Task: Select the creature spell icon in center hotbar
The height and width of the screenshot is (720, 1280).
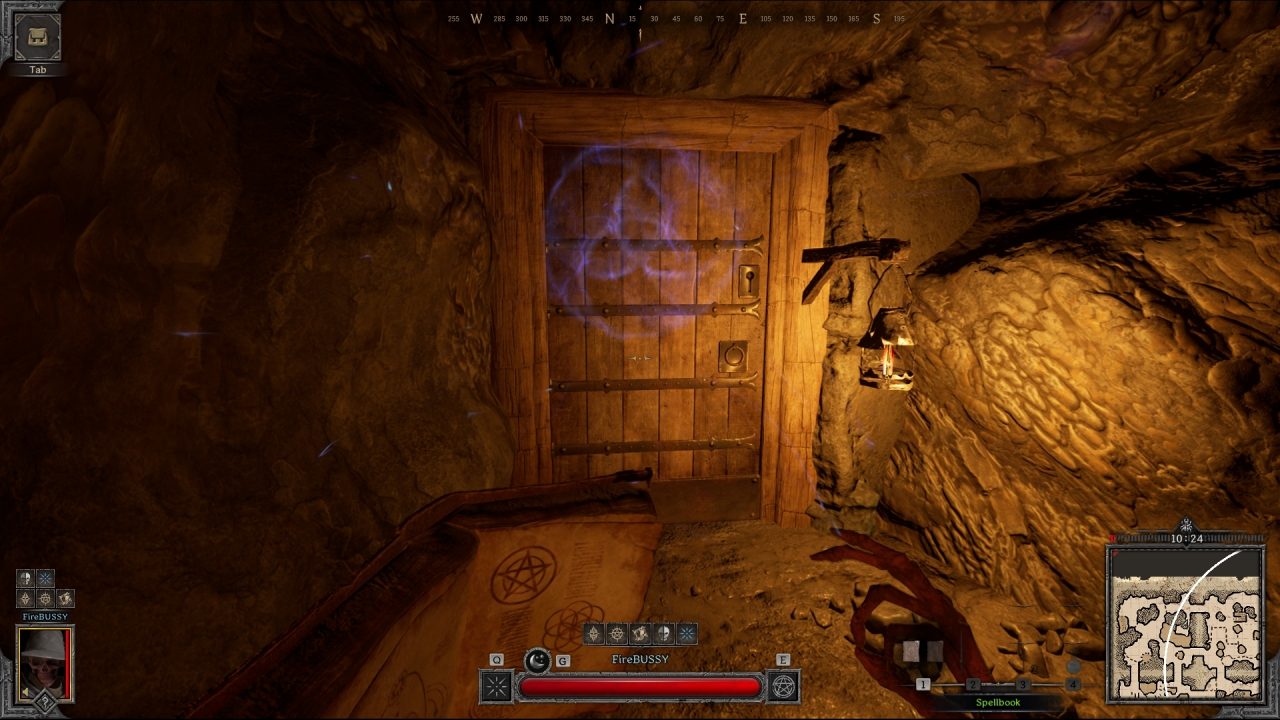Action: (x=639, y=633)
